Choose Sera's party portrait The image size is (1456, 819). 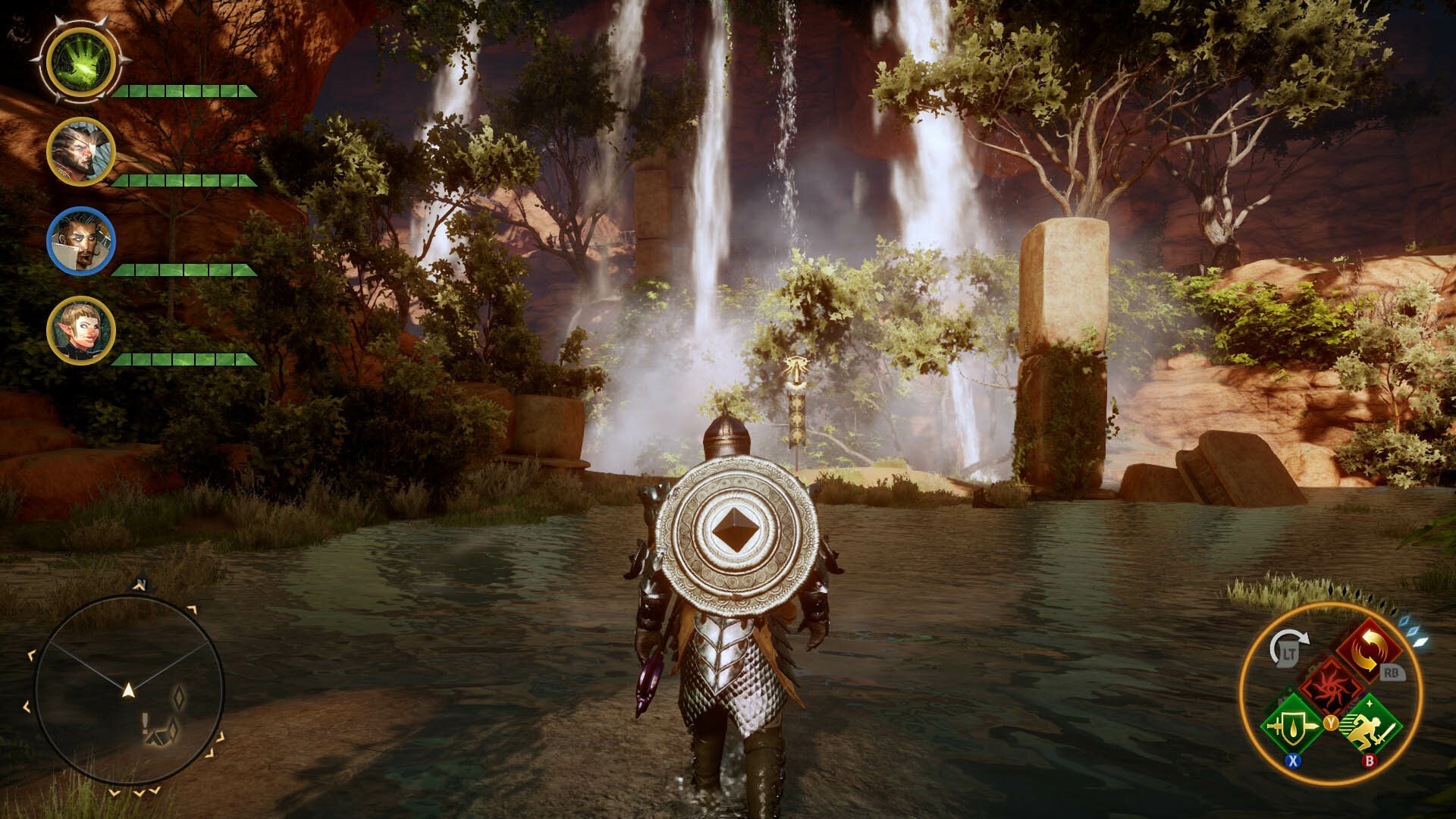[80, 331]
